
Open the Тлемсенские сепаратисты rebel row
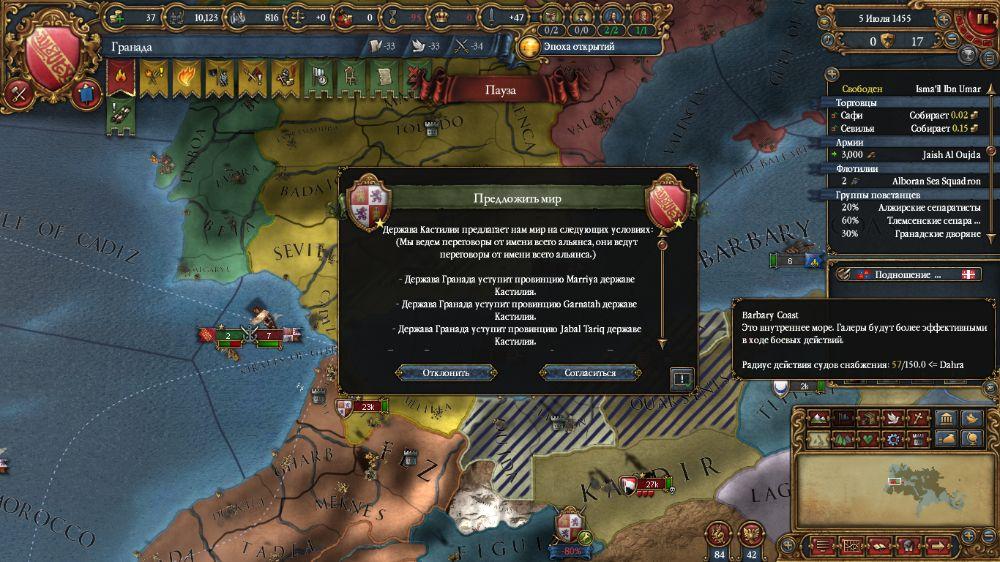point(905,220)
